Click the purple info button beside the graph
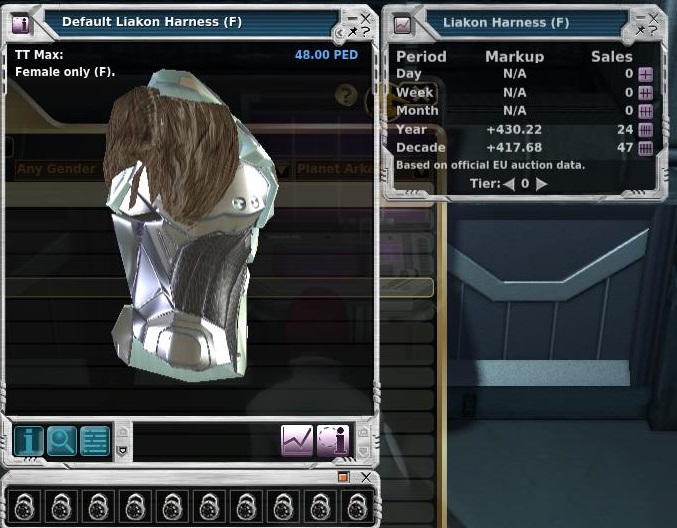 pos(331,441)
